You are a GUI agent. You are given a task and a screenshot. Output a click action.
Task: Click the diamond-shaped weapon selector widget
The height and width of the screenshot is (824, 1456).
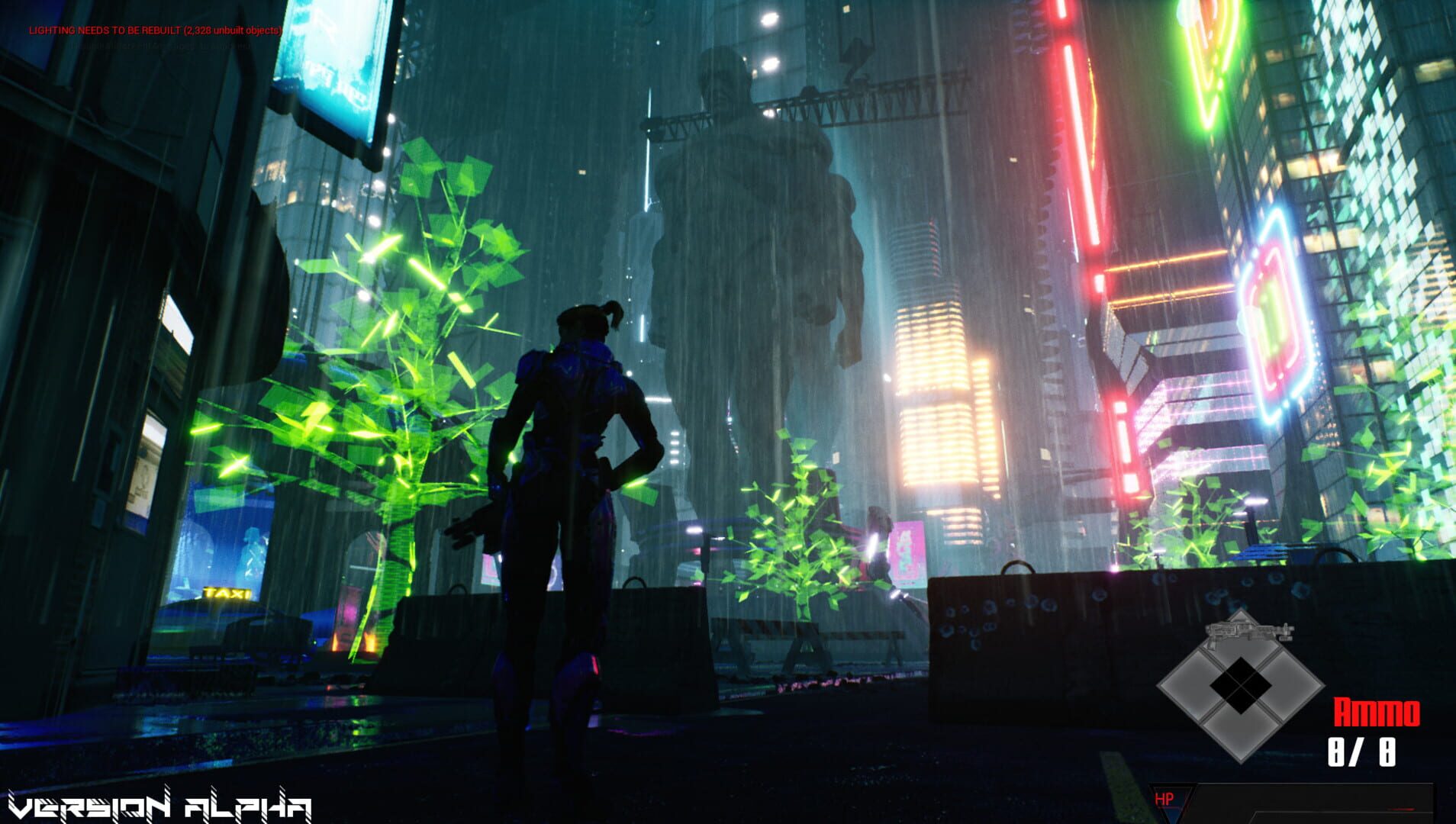click(1242, 685)
